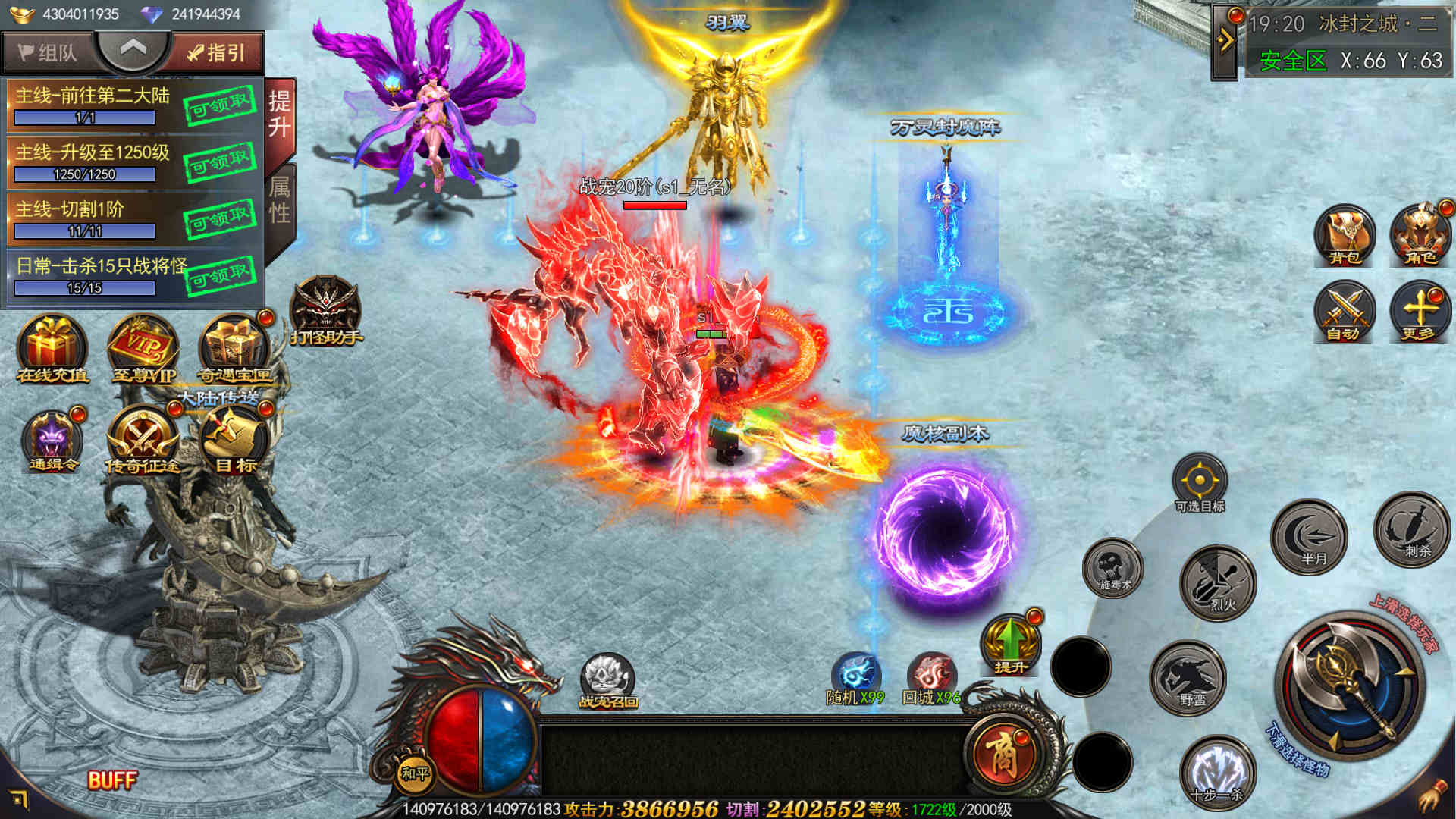The height and width of the screenshot is (819, 1456).
Task: Open the 打怪助手 monster helper
Action: click(326, 310)
